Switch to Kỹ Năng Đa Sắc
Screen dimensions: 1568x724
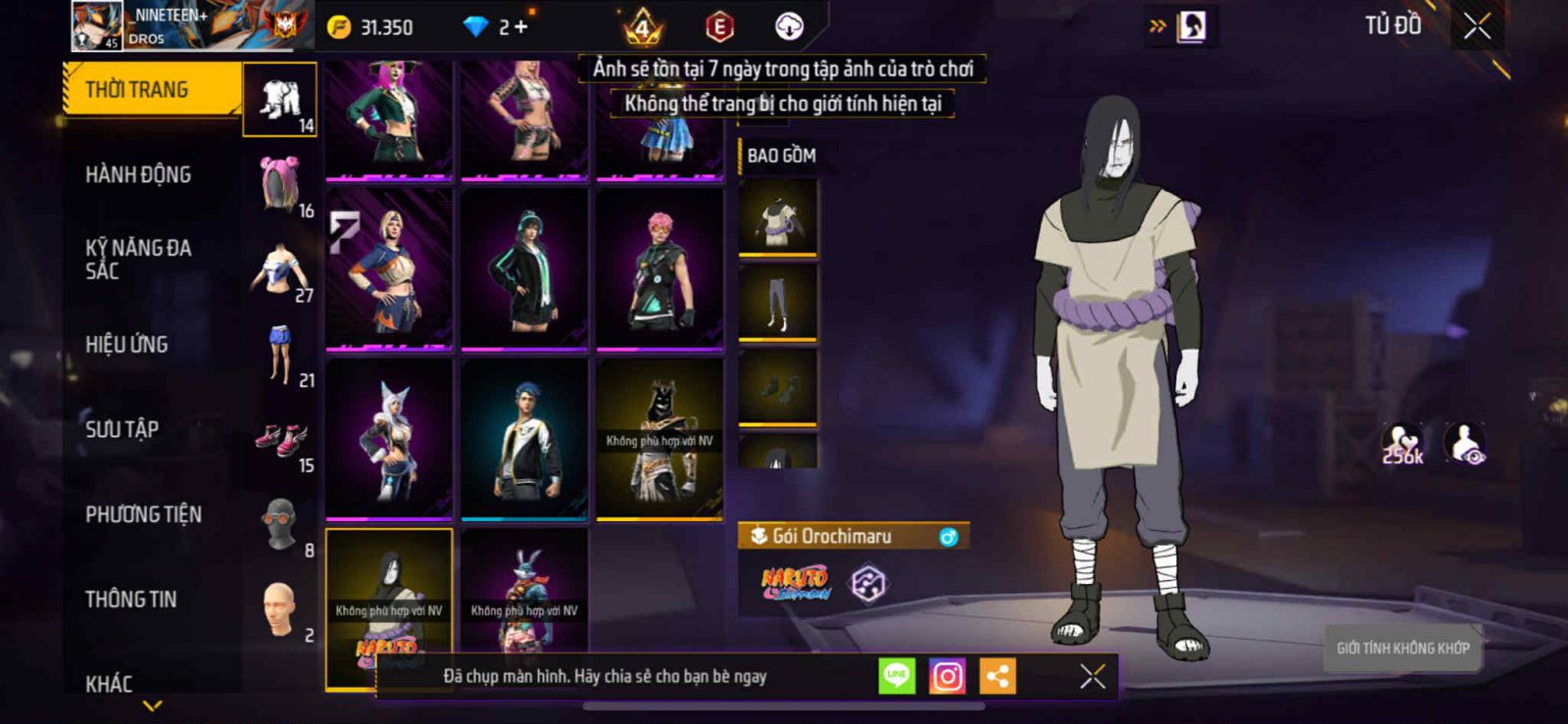pos(138,260)
